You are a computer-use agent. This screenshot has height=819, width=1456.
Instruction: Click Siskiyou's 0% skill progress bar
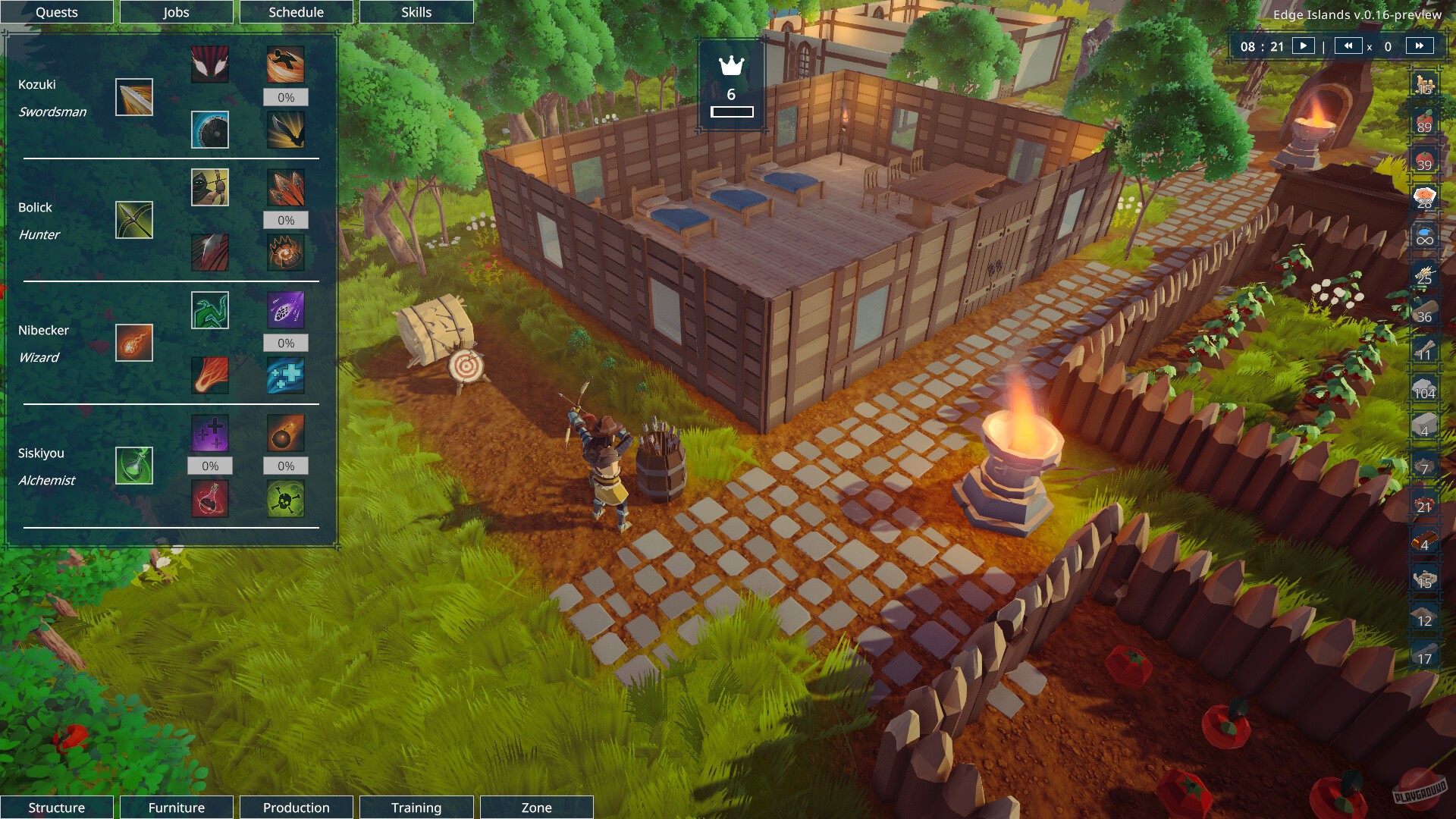[210, 465]
